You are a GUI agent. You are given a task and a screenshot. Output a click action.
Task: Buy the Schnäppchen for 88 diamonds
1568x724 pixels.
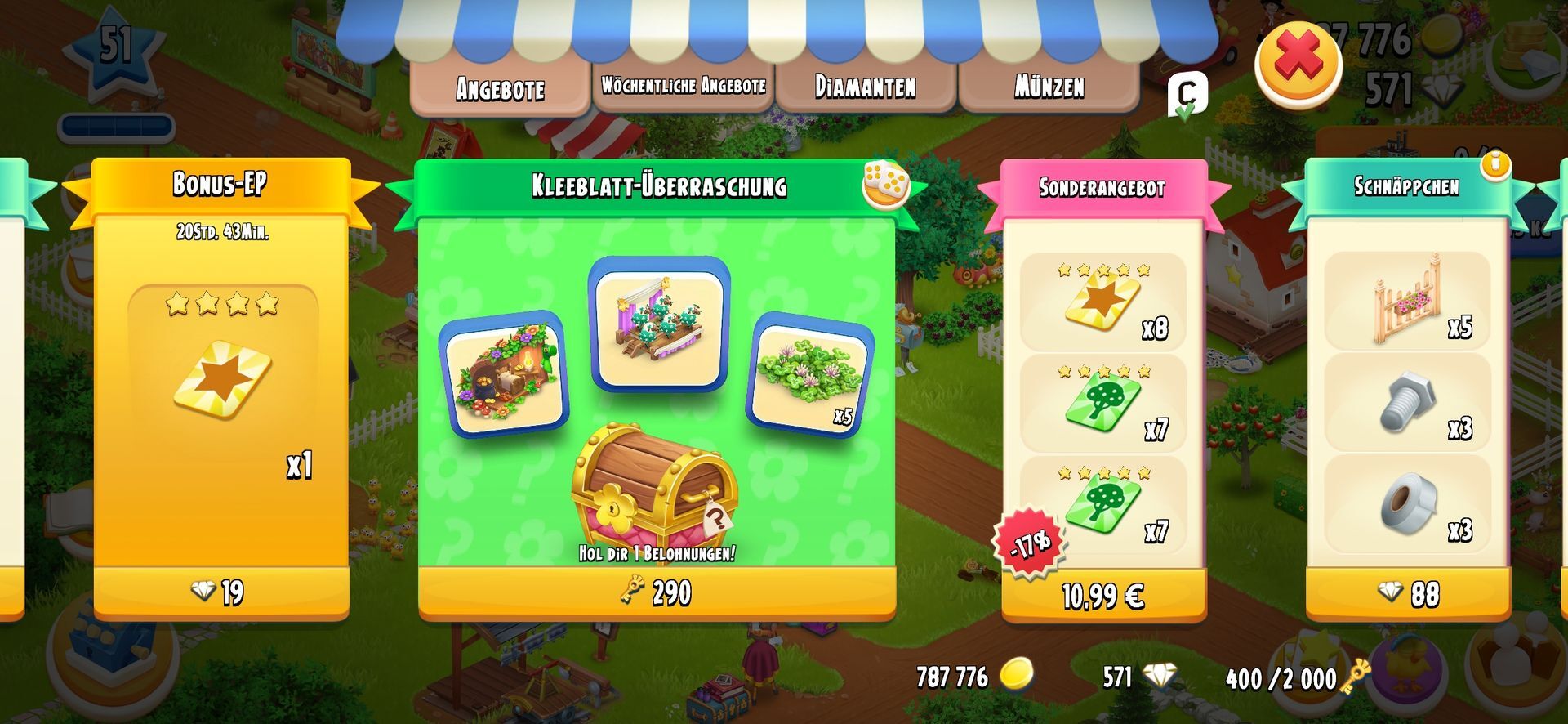coord(1408,593)
